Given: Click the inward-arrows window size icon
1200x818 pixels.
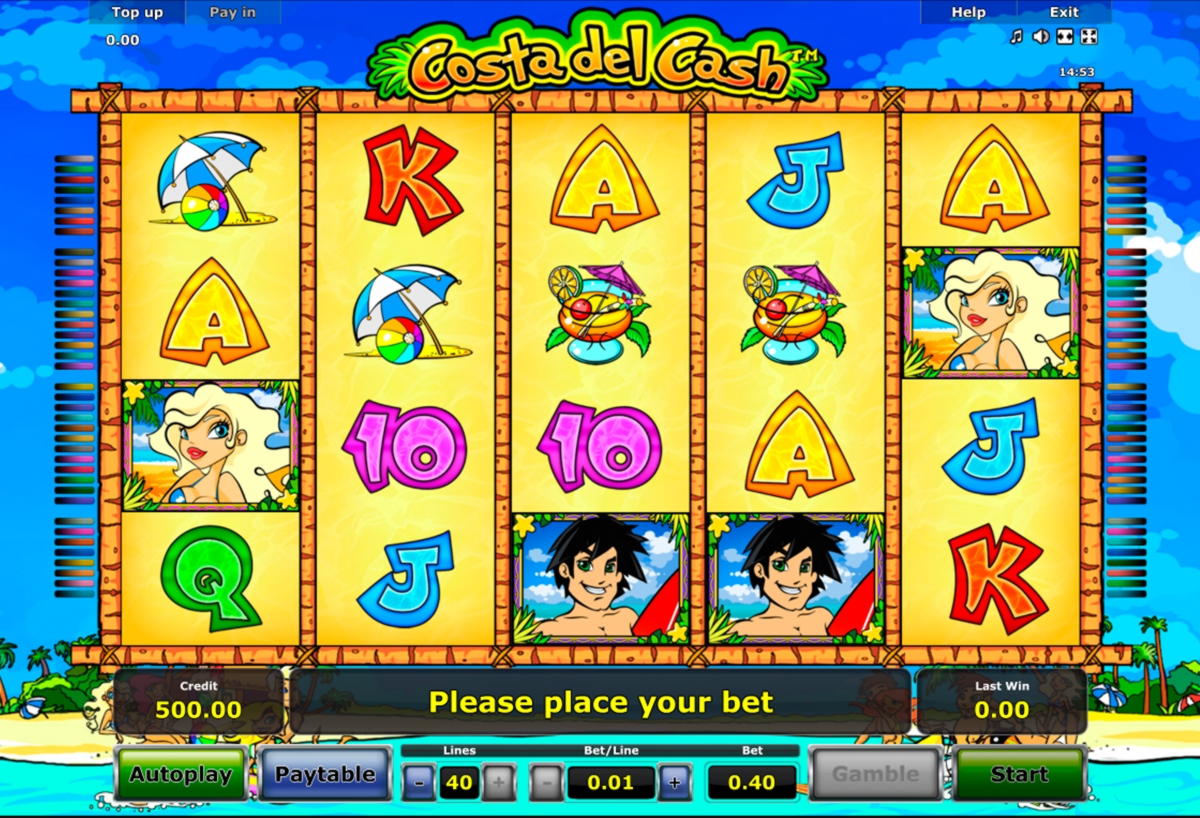Looking at the screenshot, I should point(1065,37).
